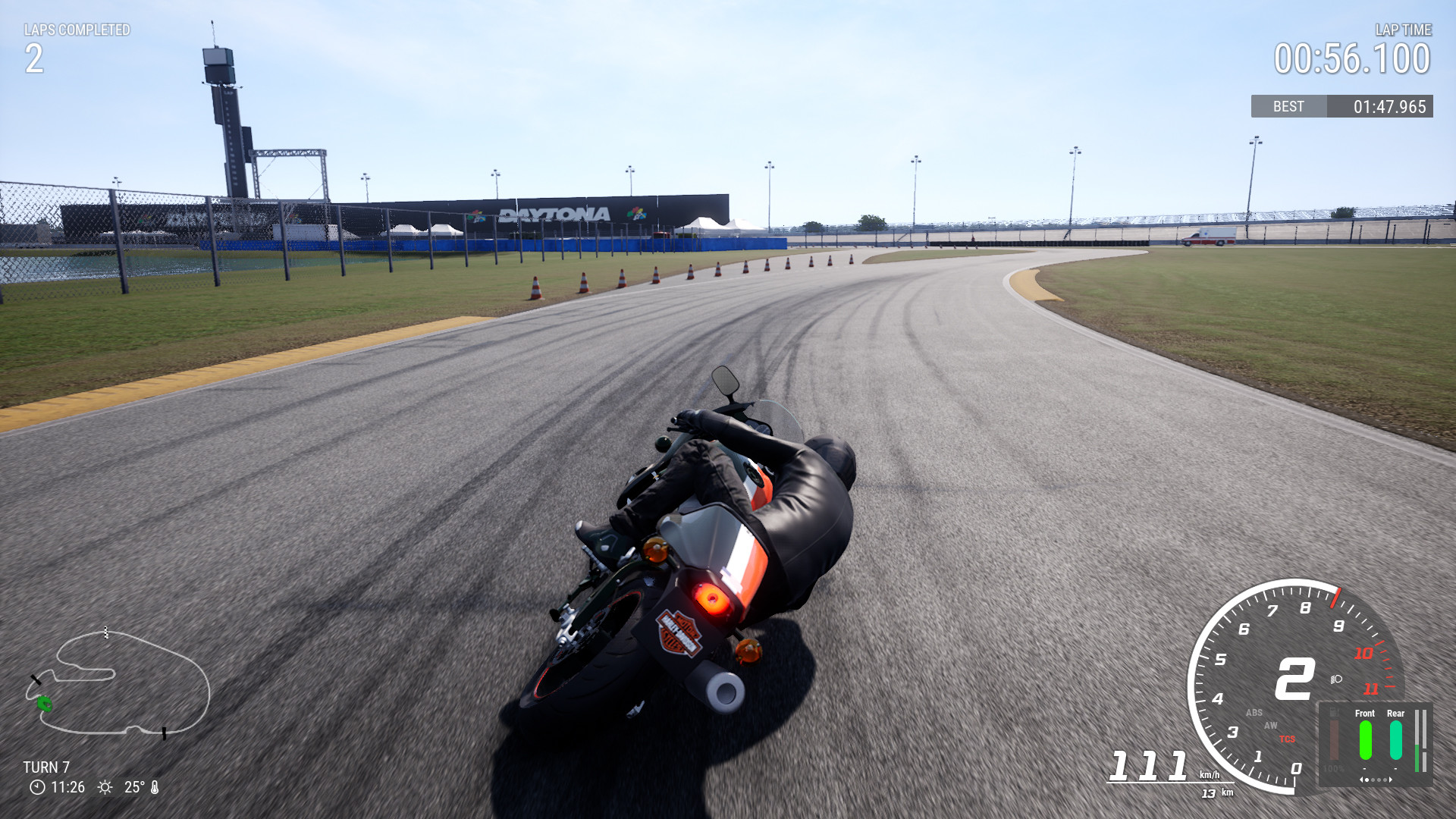
Task: Toggle the TCS traction control indicator
Action: (x=1288, y=739)
